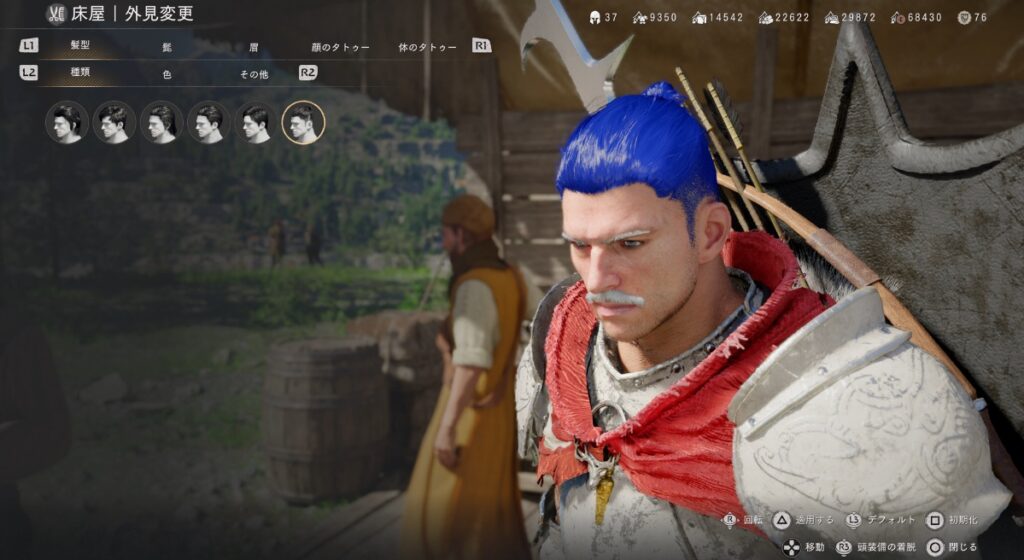
Task: Switch to the 色 (color) sub-tab
Action: tap(167, 74)
